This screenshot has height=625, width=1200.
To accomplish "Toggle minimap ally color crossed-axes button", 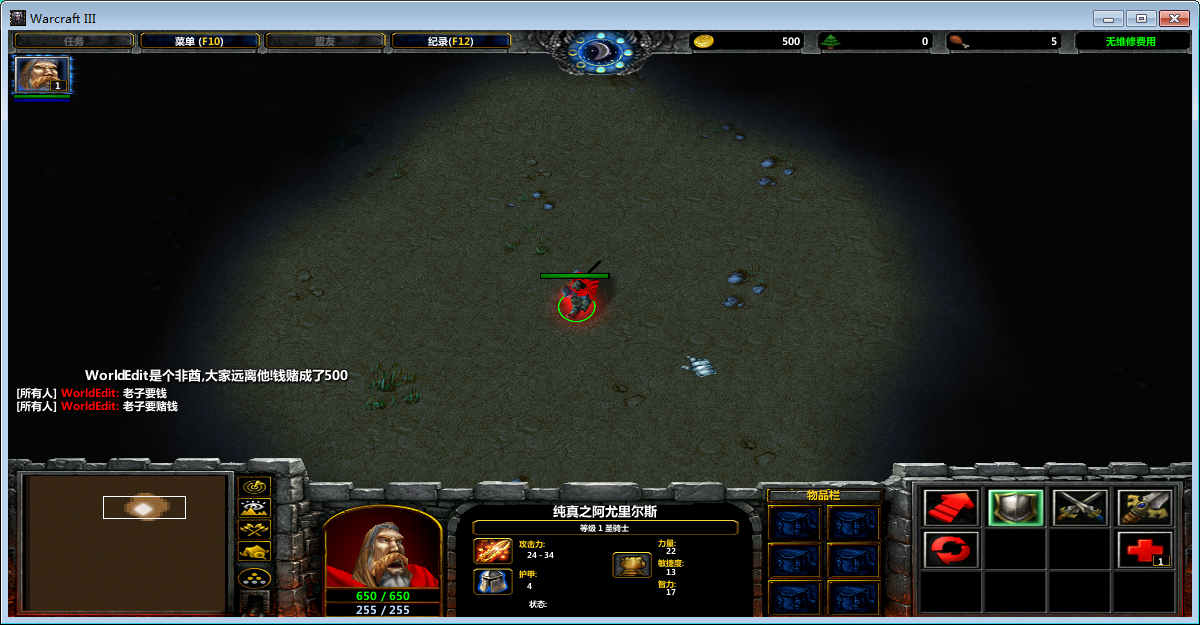I will point(256,529).
